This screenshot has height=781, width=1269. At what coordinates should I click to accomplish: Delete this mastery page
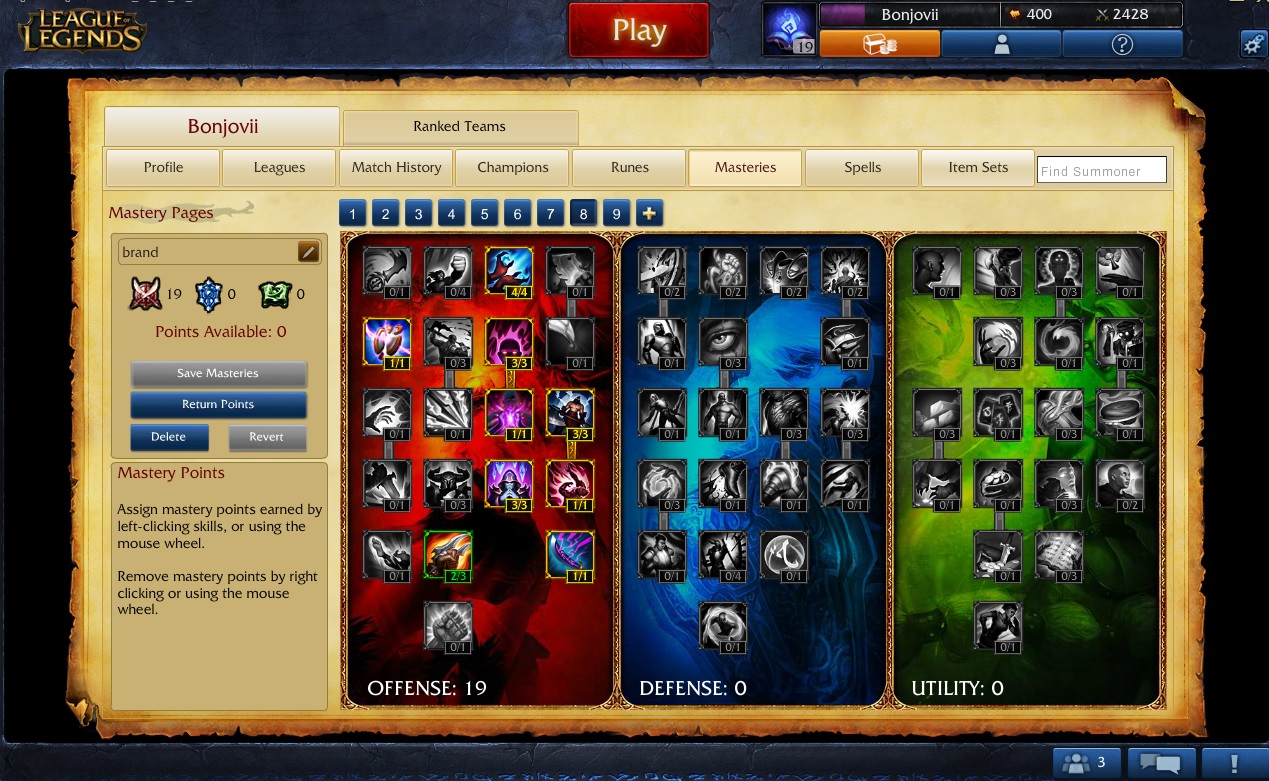[x=169, y=437]
